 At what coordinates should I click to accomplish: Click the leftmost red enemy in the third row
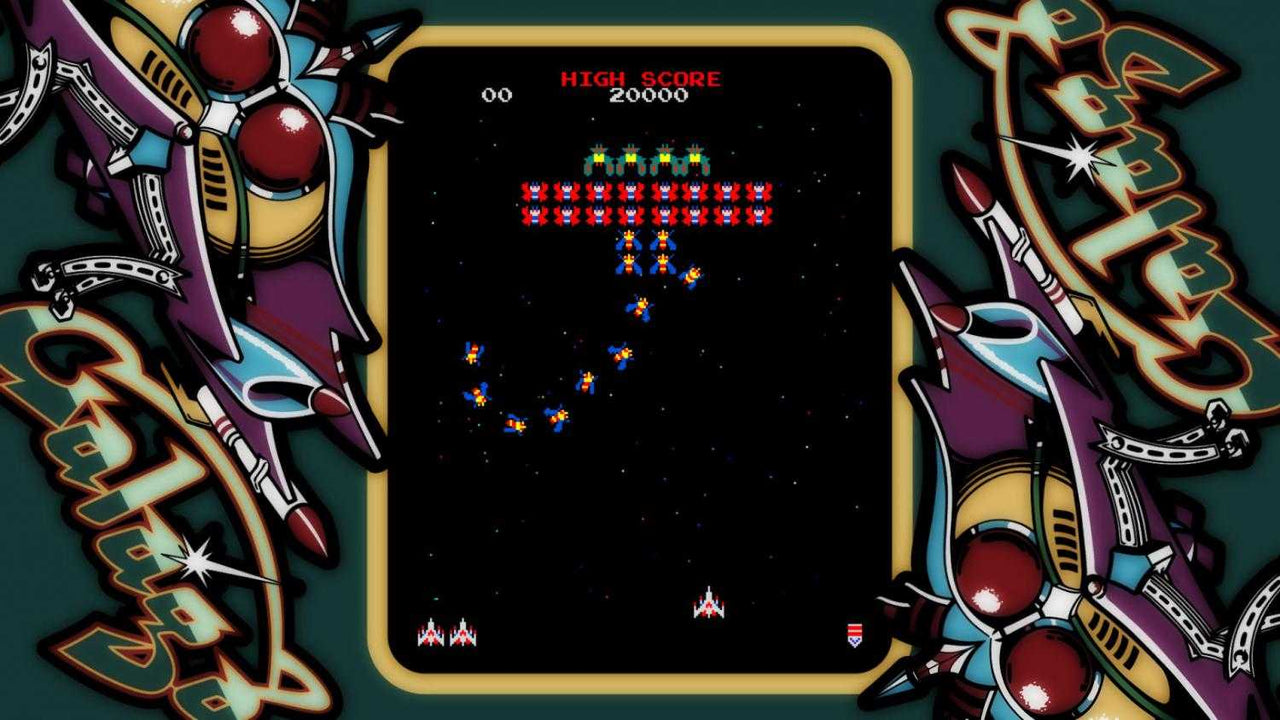(x=532, y=213)
